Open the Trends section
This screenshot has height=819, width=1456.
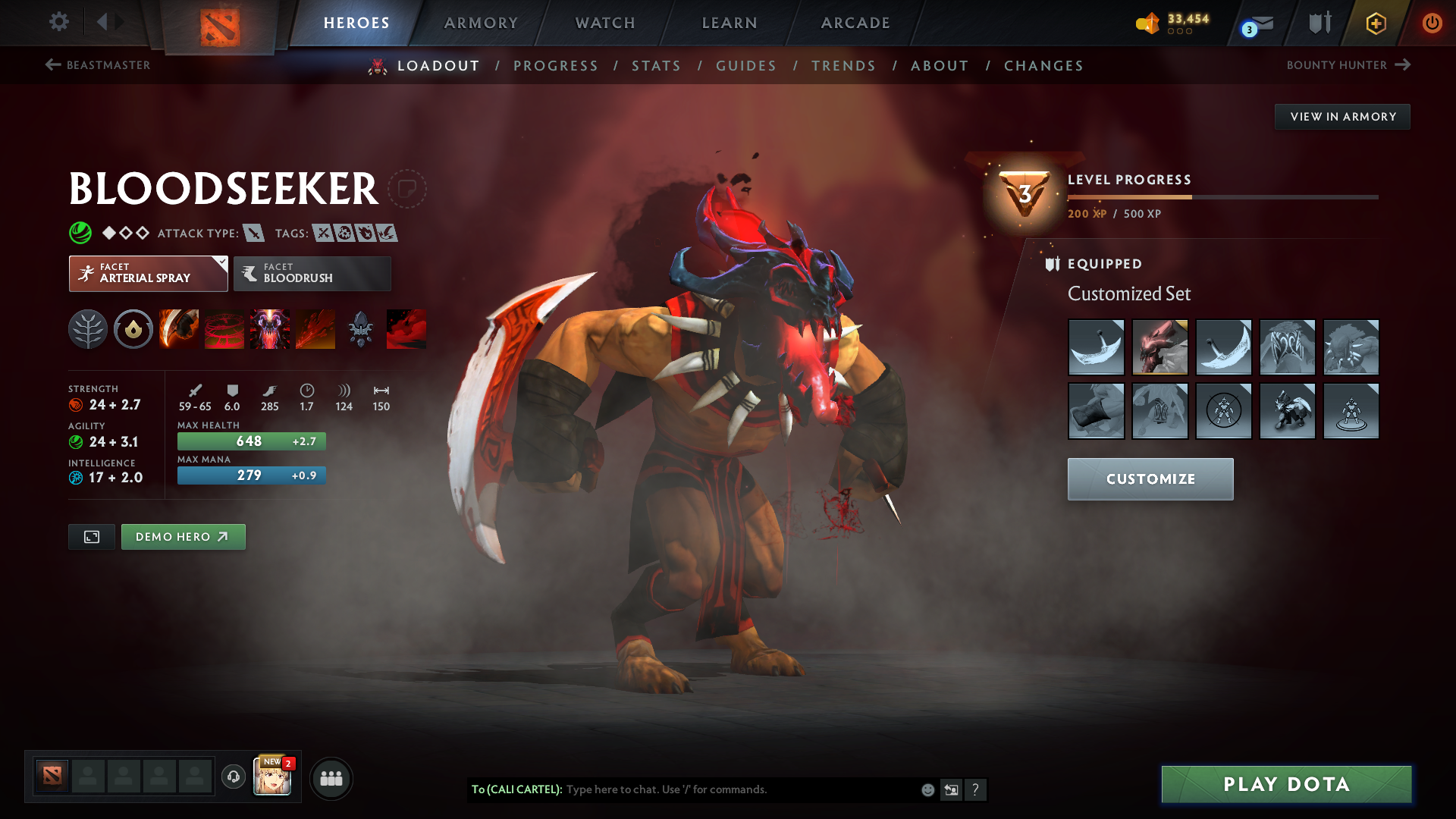843,66
